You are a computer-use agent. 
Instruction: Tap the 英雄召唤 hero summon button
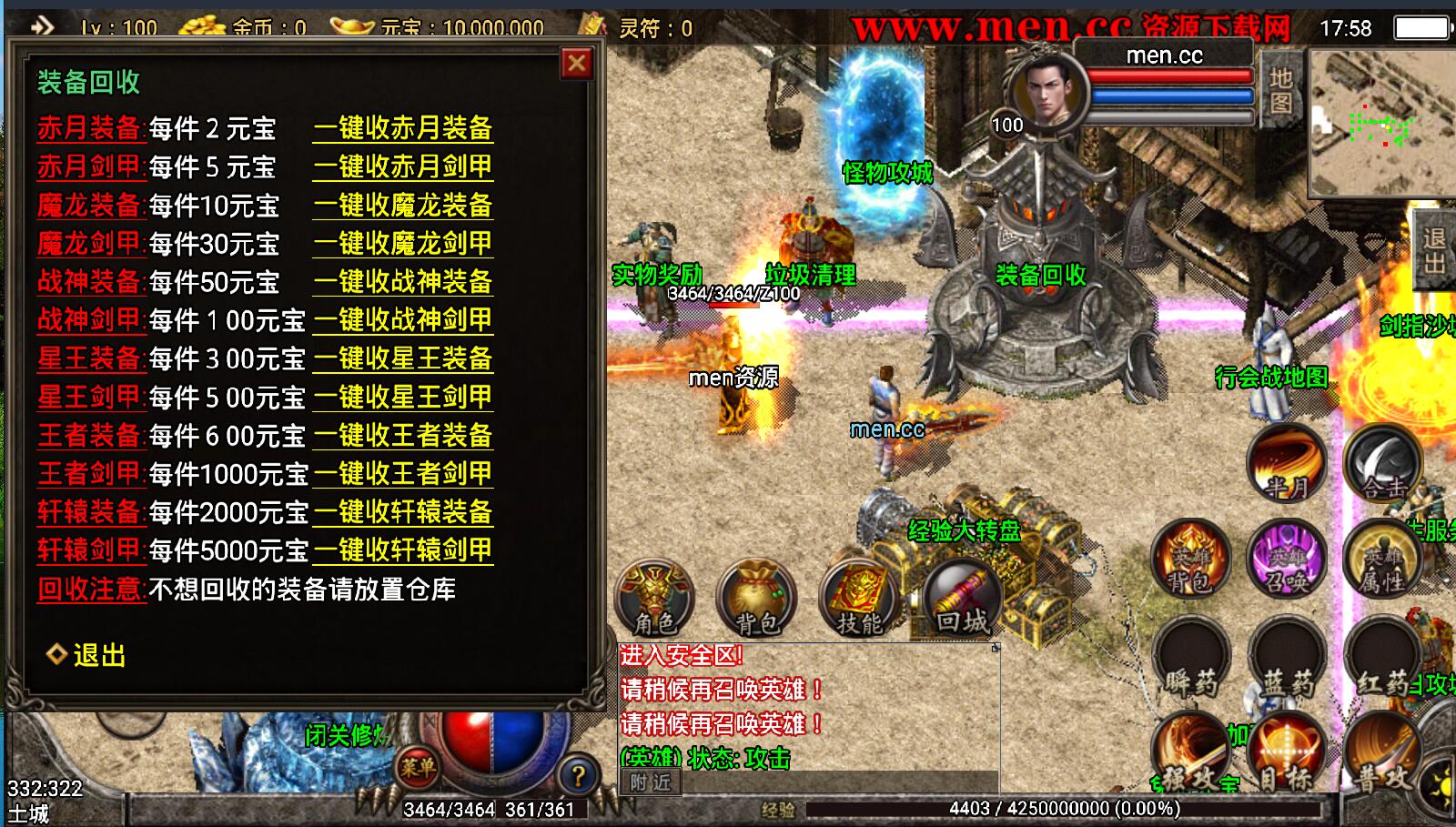coord(1286,560)
